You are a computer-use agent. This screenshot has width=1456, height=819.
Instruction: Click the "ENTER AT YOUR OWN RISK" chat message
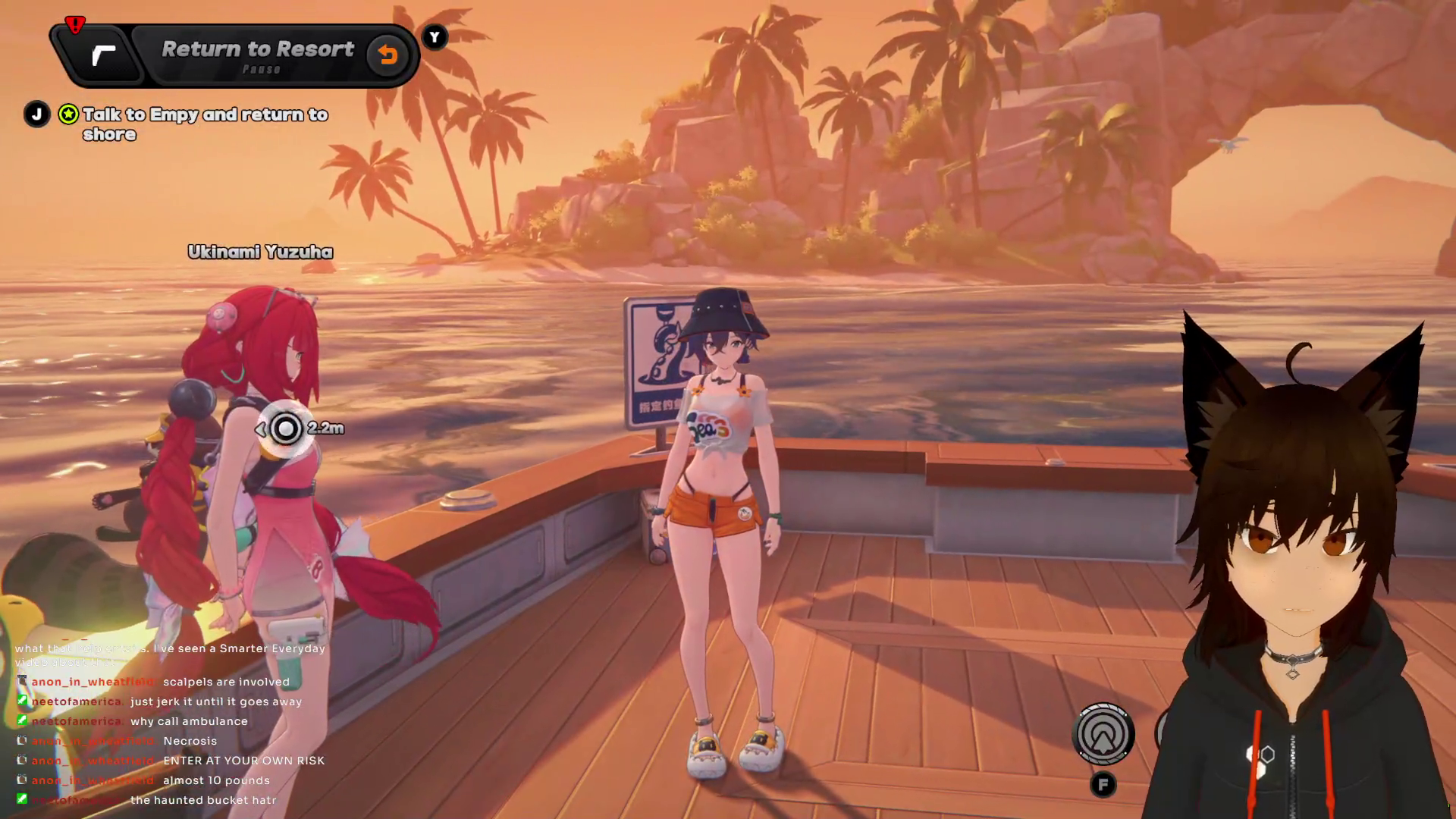243,761
